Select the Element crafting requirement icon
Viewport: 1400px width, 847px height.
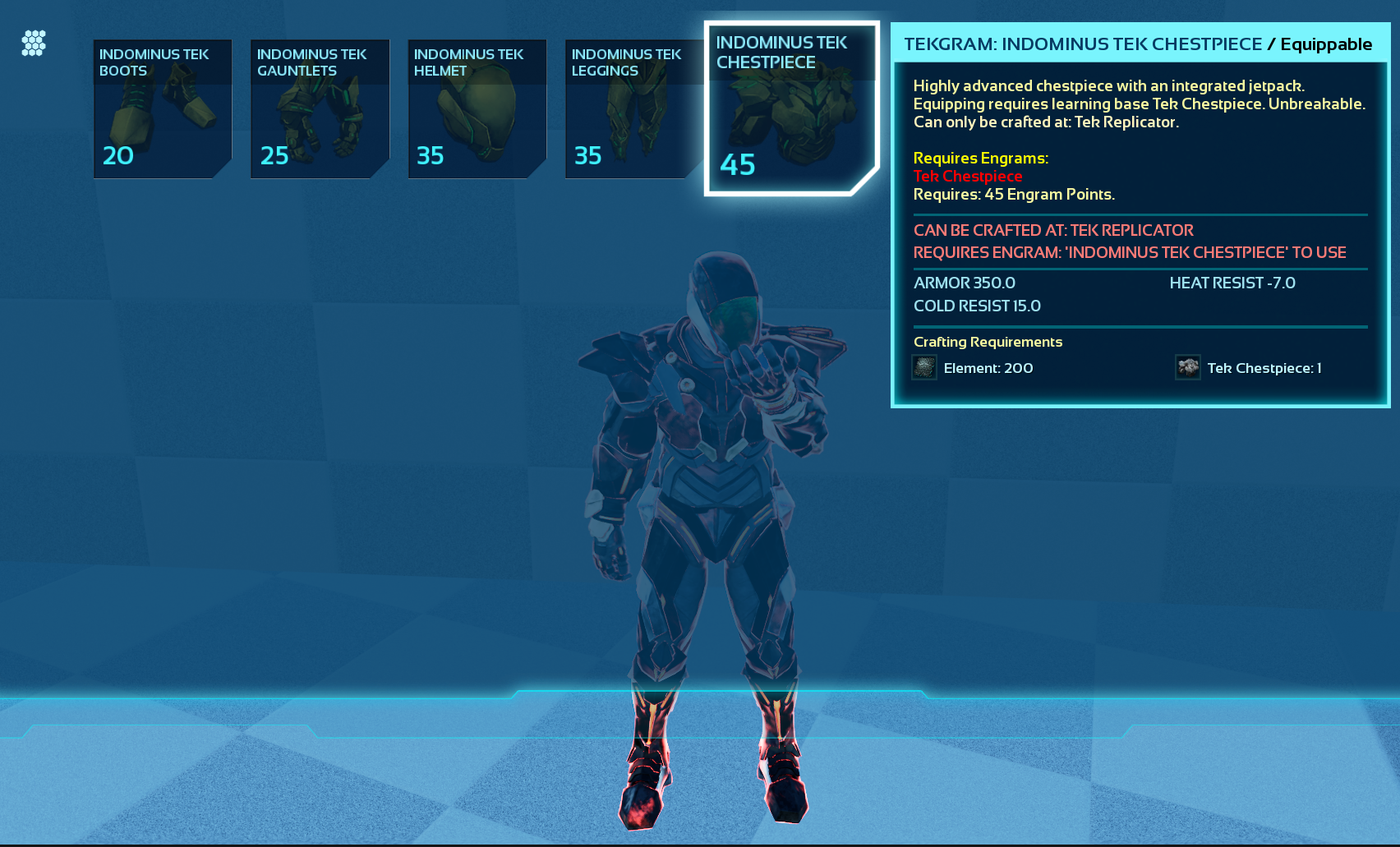(x=924, y=367)
